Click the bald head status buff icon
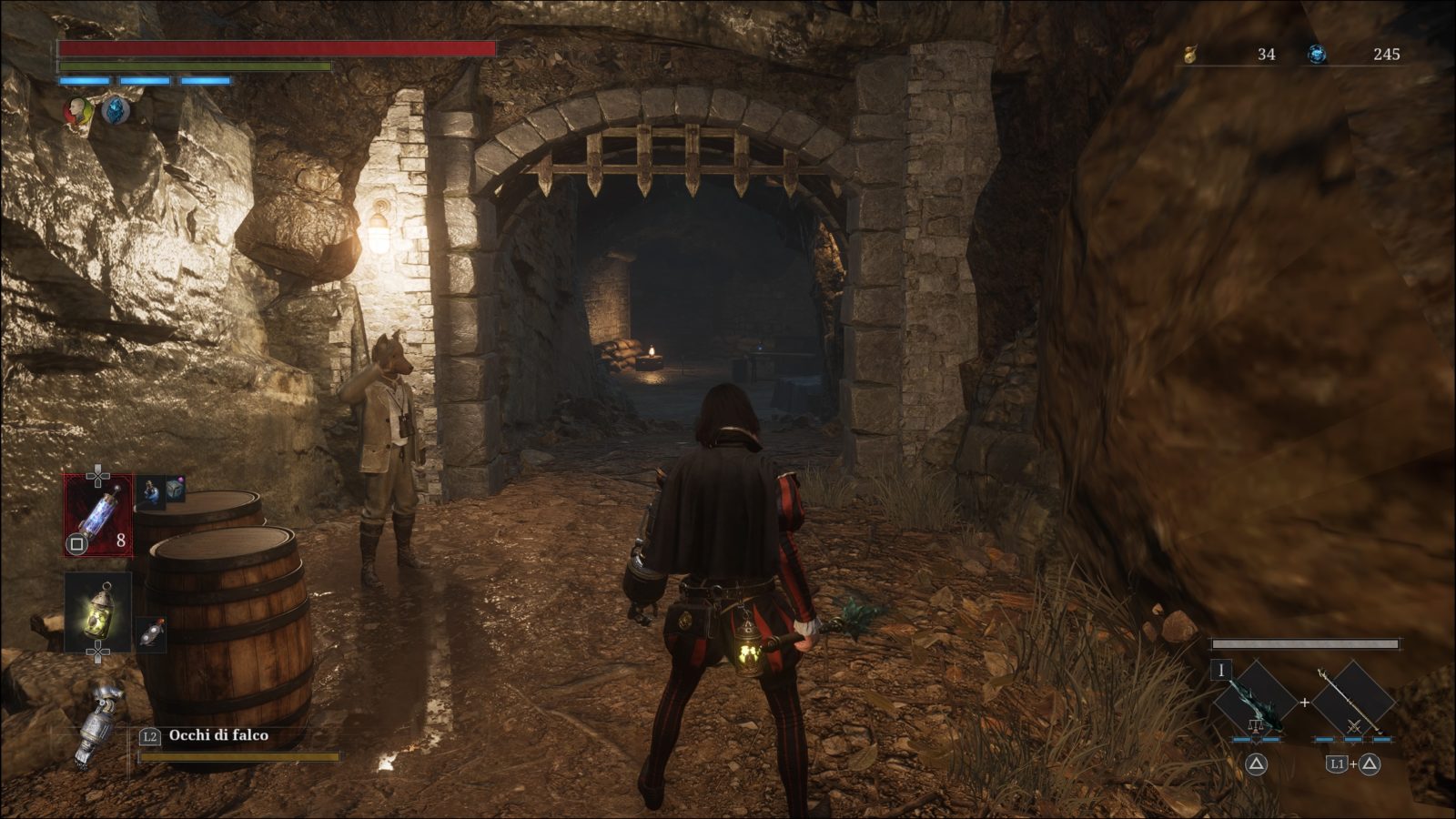This screenshot has width=1456, height=819. [79, 112]
